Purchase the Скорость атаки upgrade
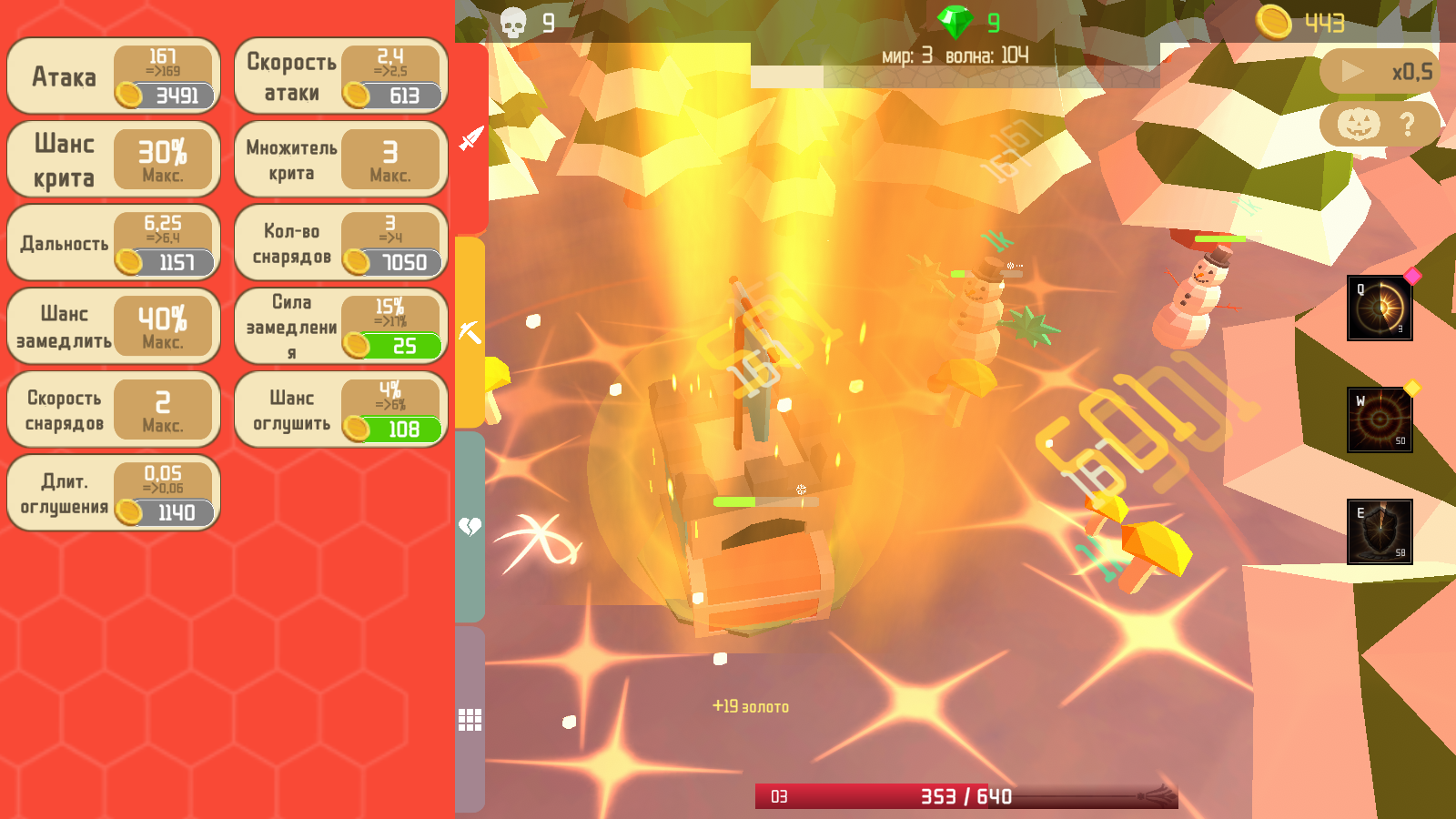The height and width of the screenshot is (819, 1456). coord(340,77)
